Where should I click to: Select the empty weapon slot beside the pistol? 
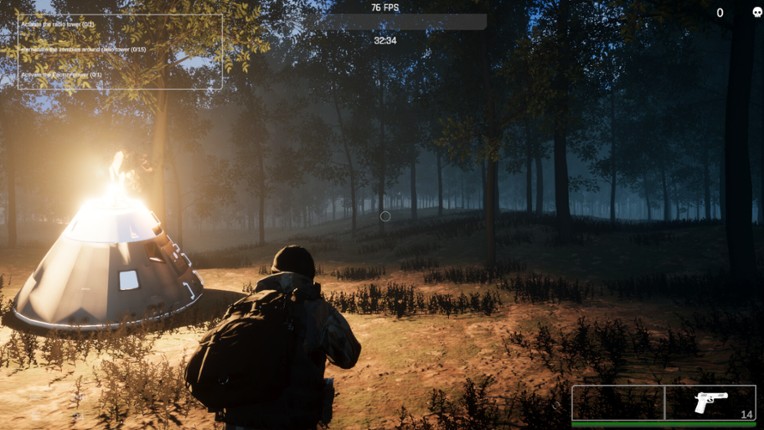(x=618, y=402)
